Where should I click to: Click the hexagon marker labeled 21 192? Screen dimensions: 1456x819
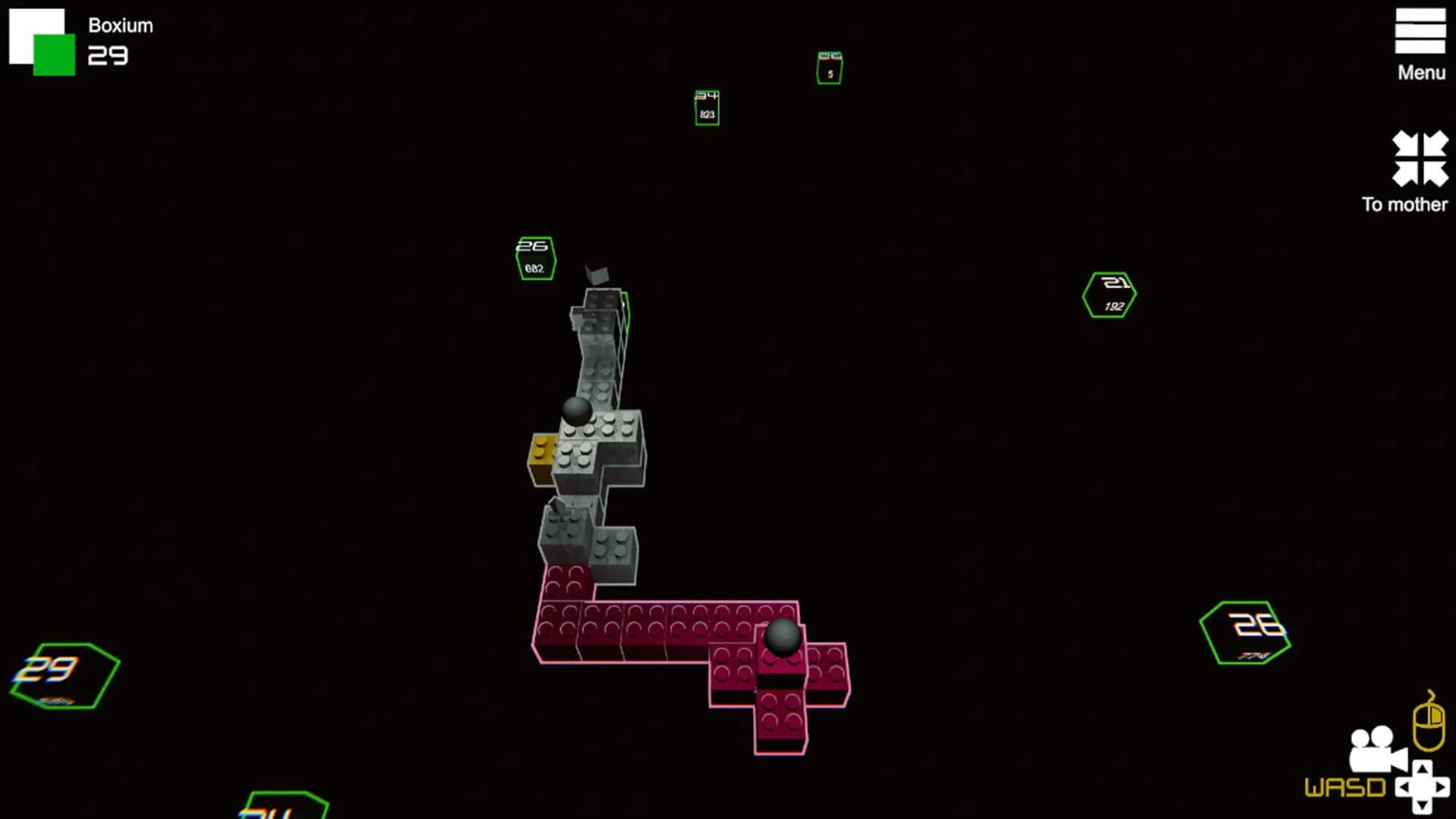[1109, 293]
